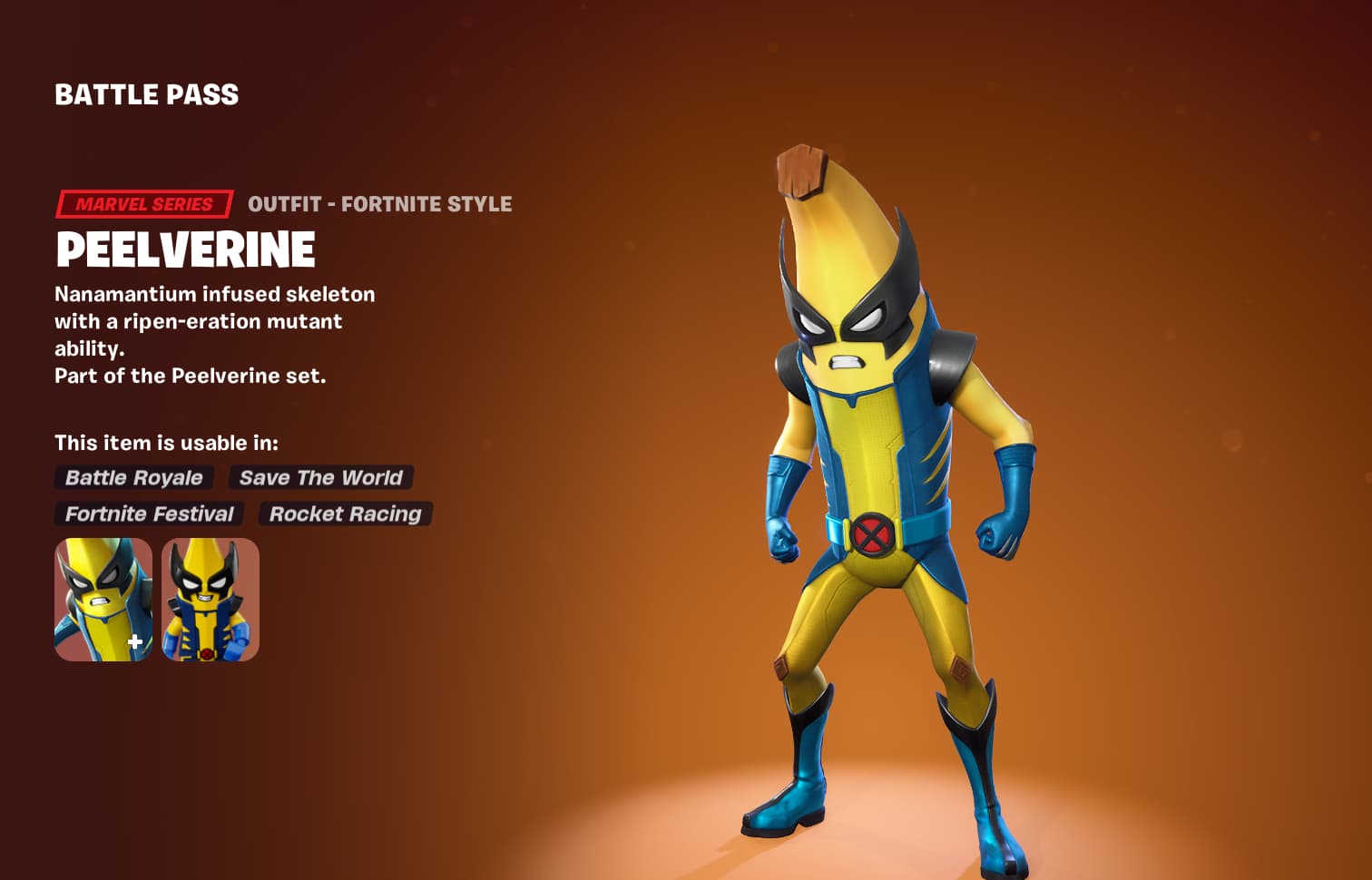Select the currently equipped outfit style

pyautogui.click(x=103, y=599)
